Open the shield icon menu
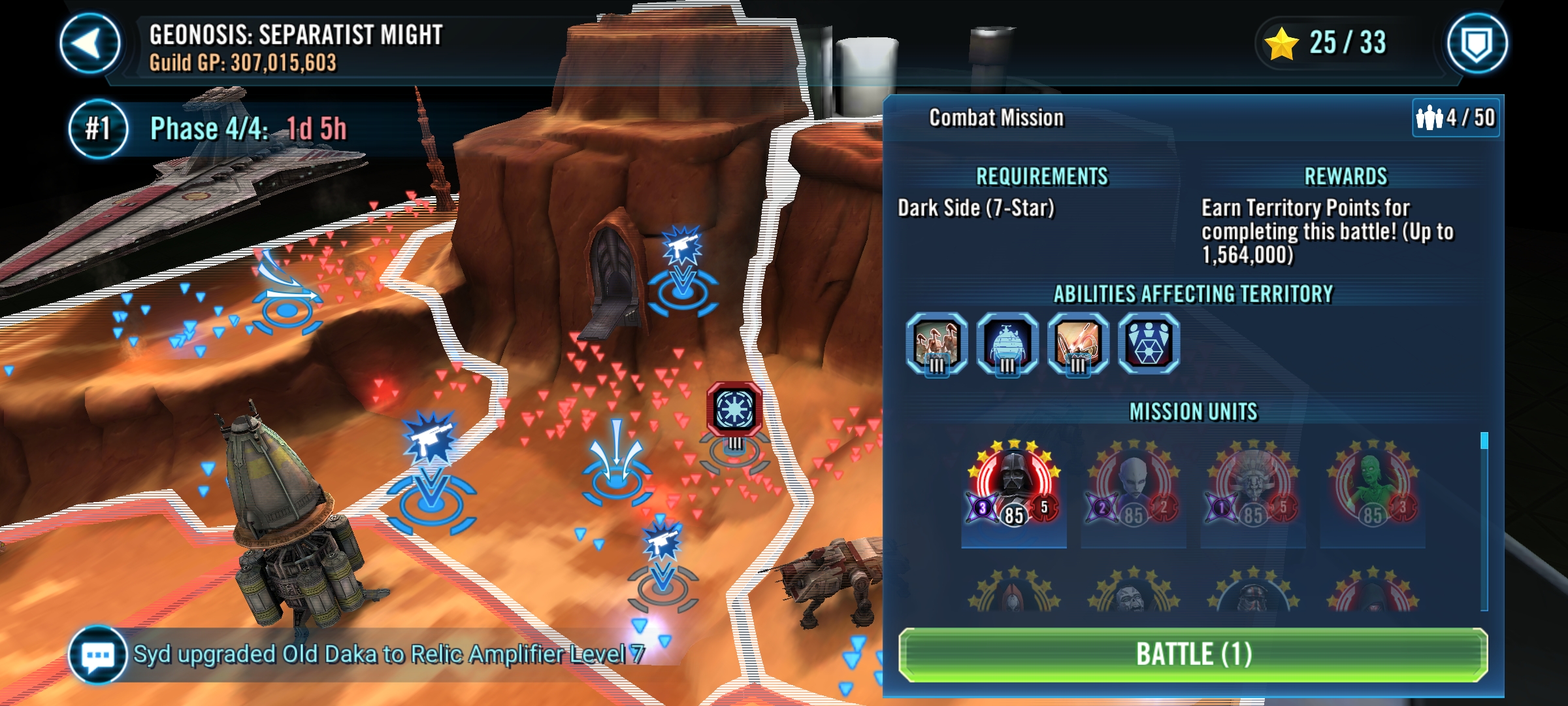1568x706 pixels. coord(1477,44)
